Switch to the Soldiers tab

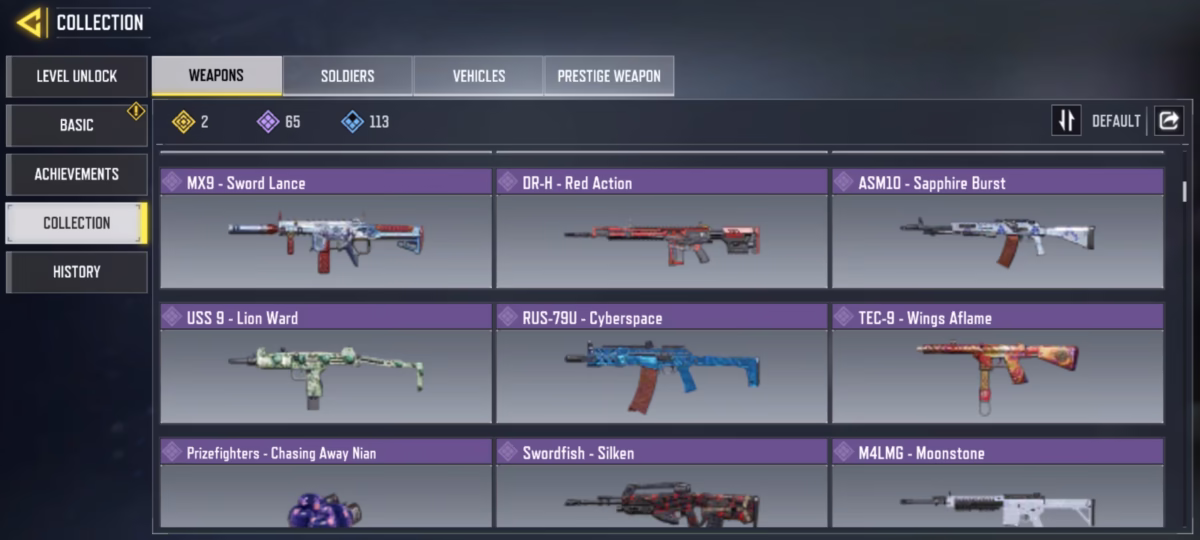(x=347, y=76)
